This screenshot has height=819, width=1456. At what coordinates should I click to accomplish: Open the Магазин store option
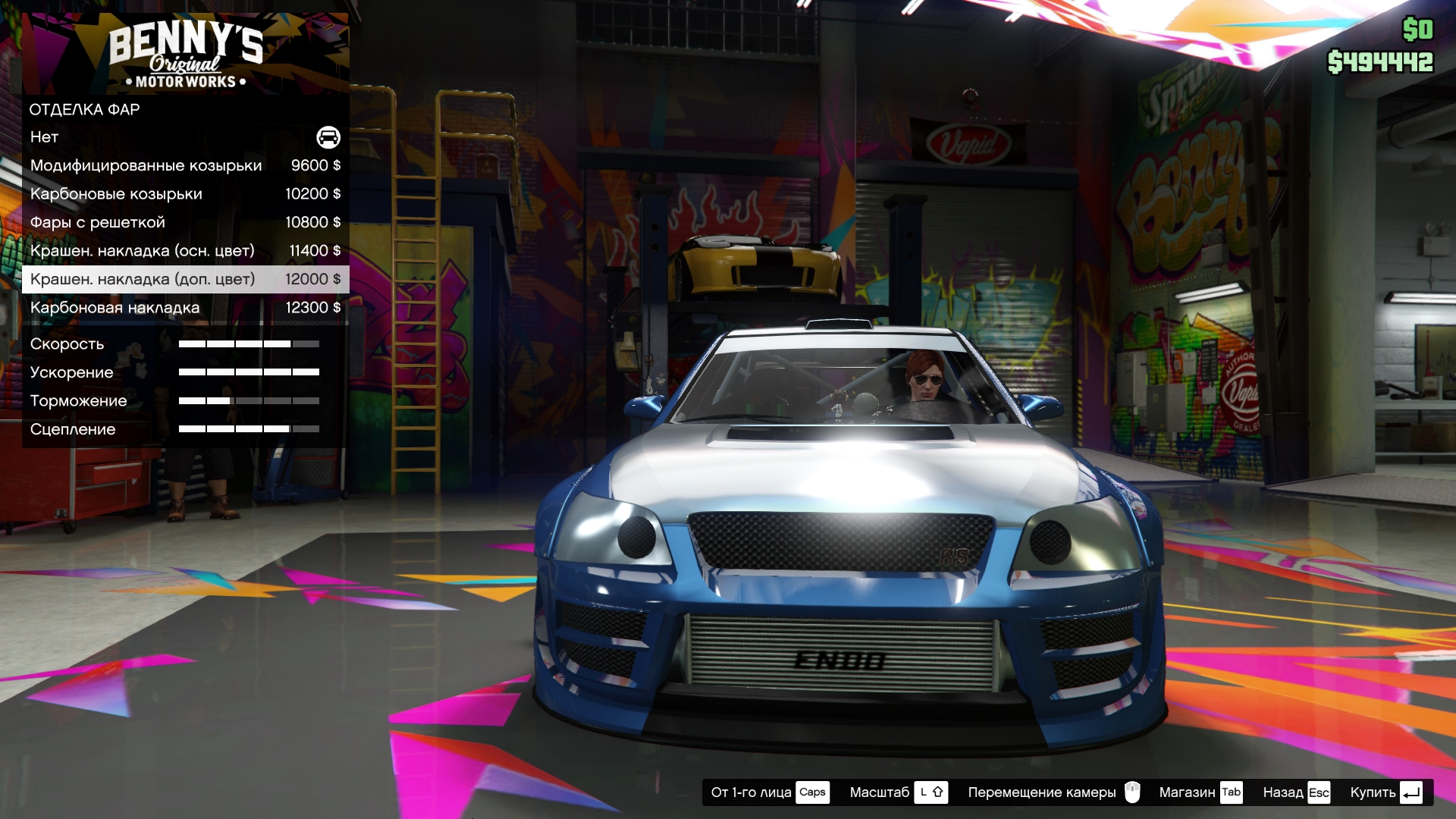(x=1200, y=792)
